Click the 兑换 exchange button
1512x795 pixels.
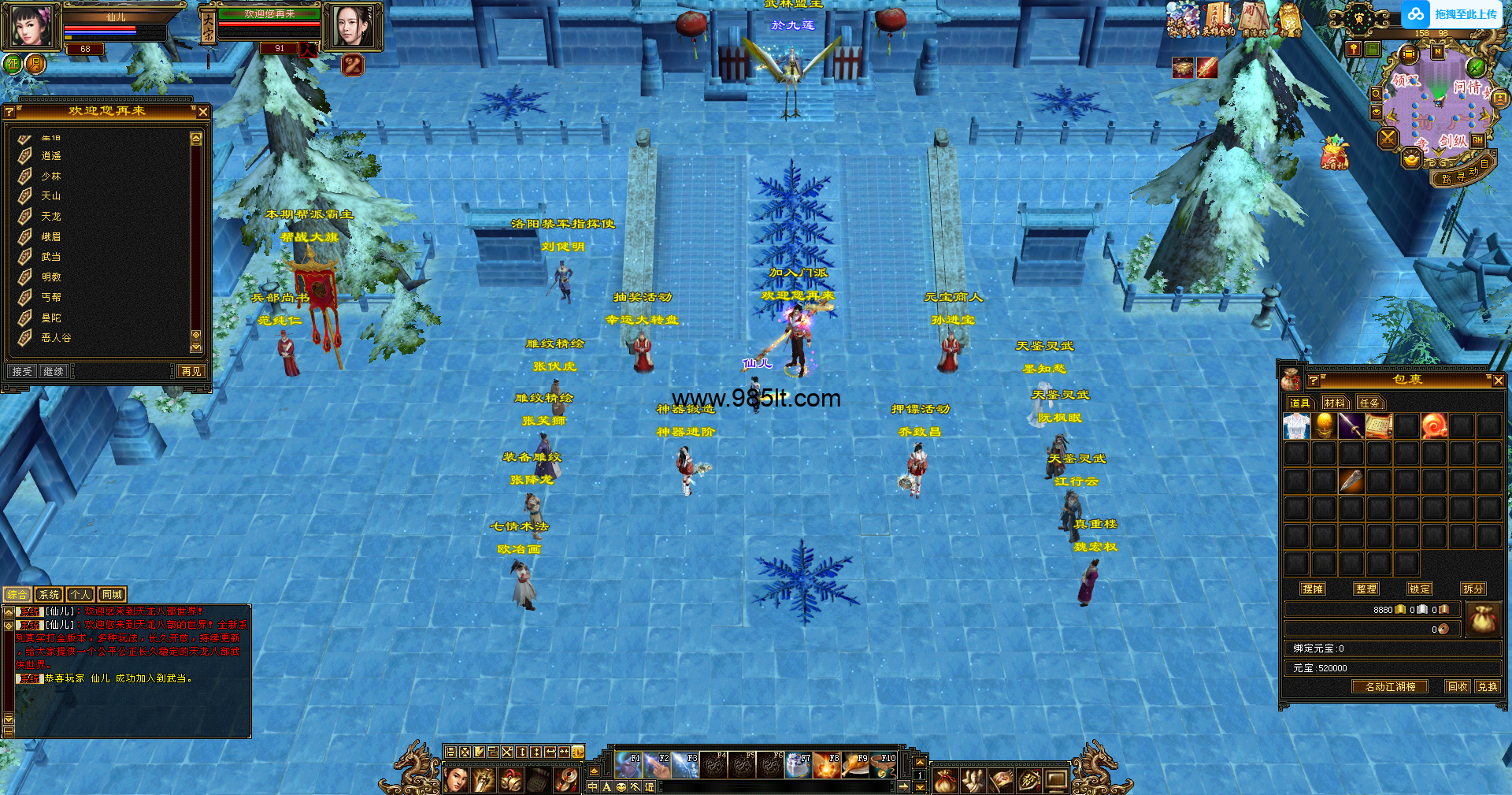click(1487, 686)
